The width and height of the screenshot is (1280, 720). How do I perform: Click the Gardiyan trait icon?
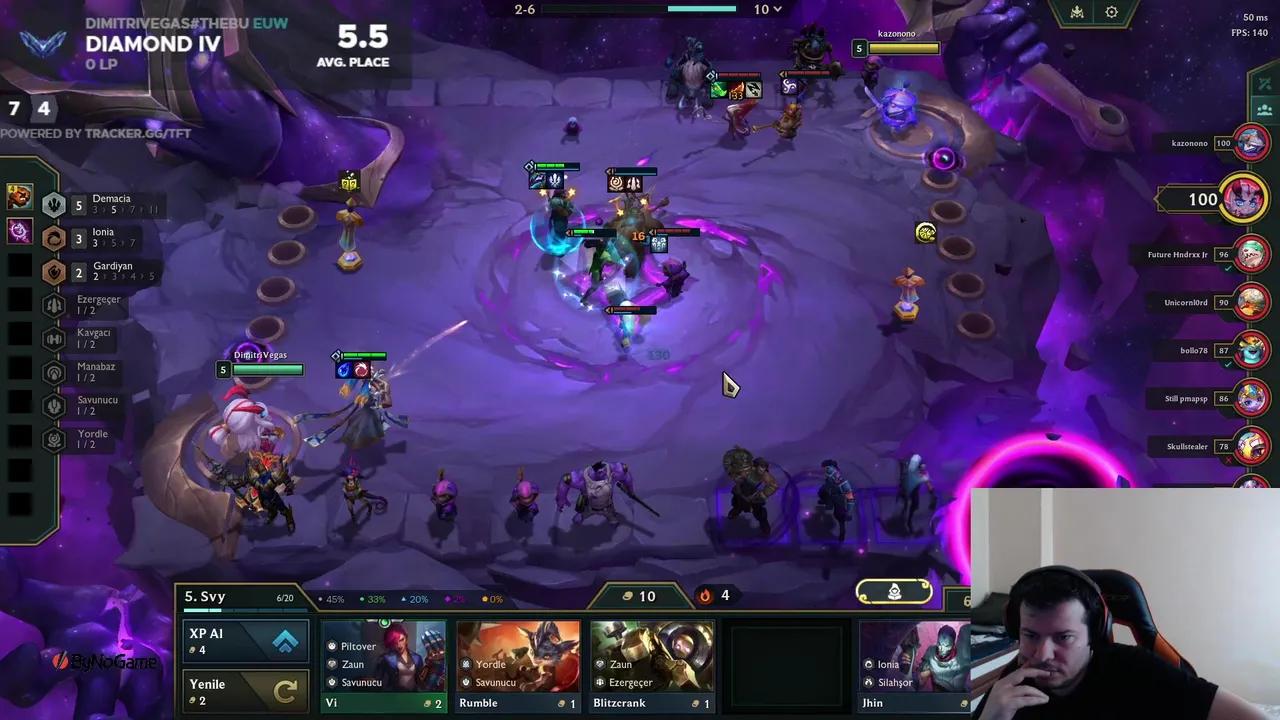pos(54,271)
